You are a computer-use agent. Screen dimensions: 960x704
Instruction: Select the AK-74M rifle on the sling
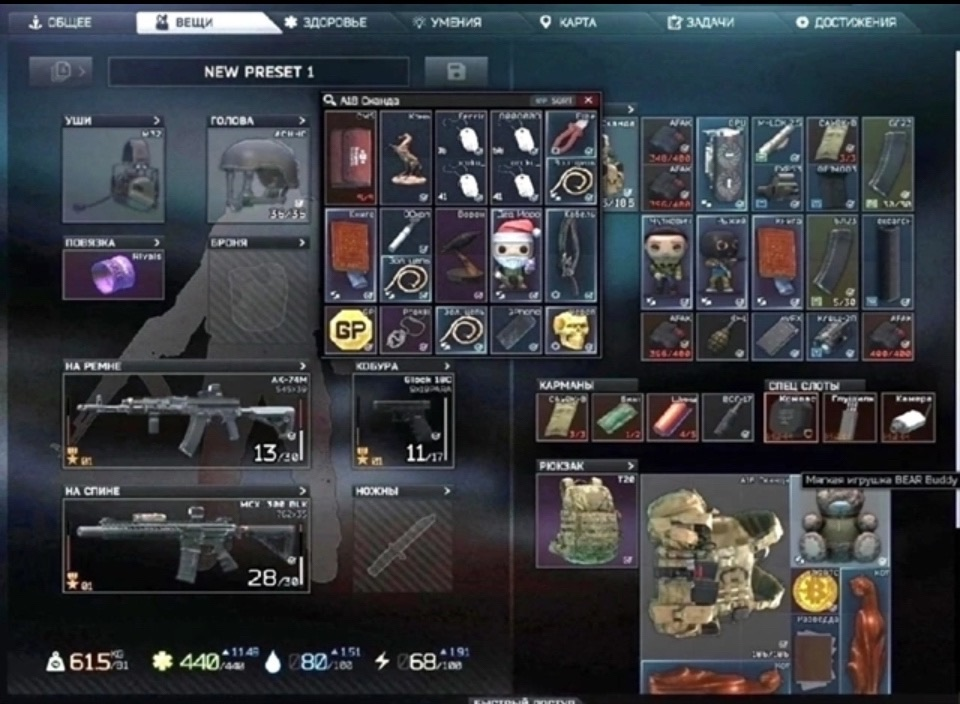pos(186,421)
